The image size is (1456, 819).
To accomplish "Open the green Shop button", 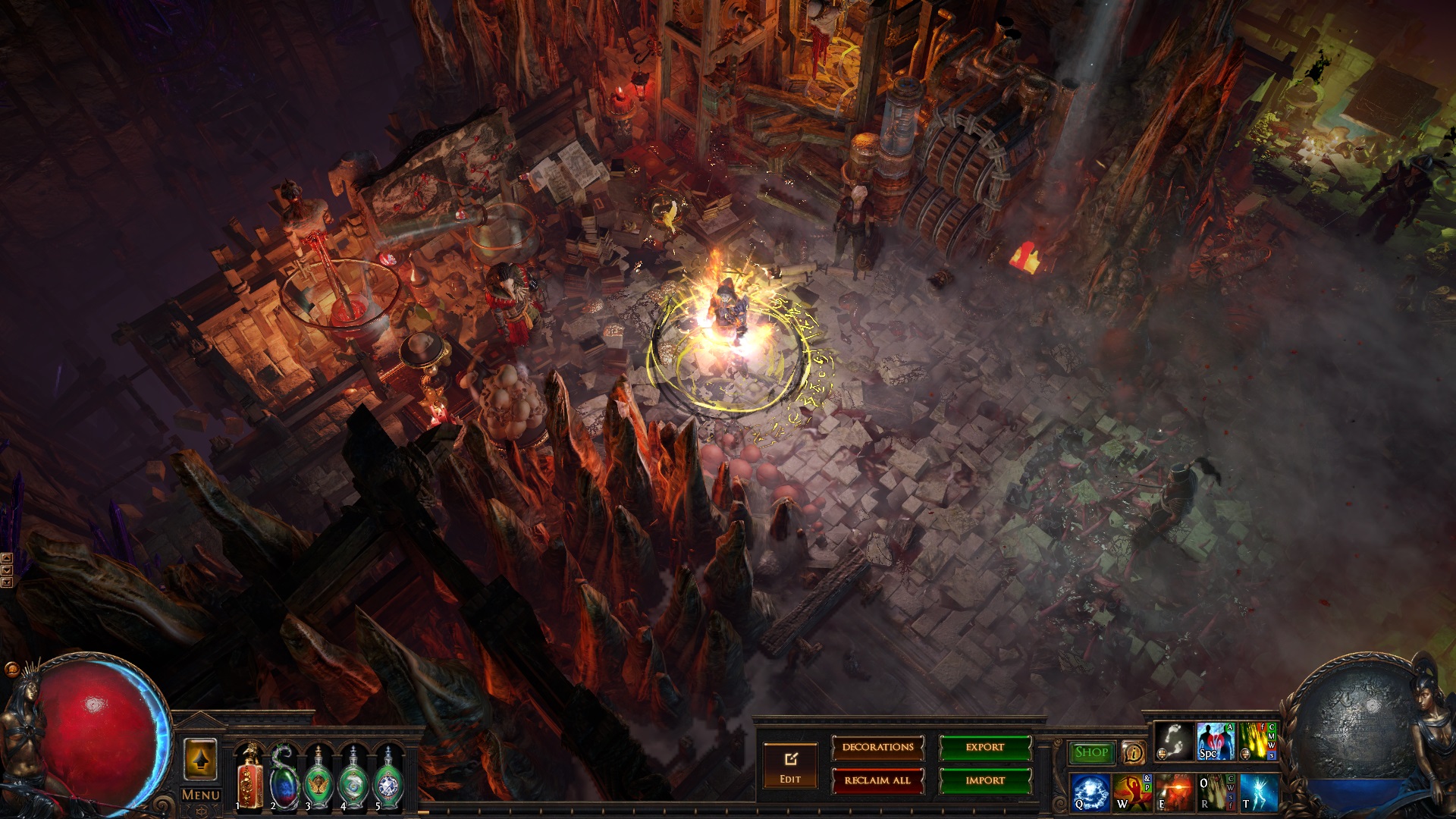I will pos(1091,752).
